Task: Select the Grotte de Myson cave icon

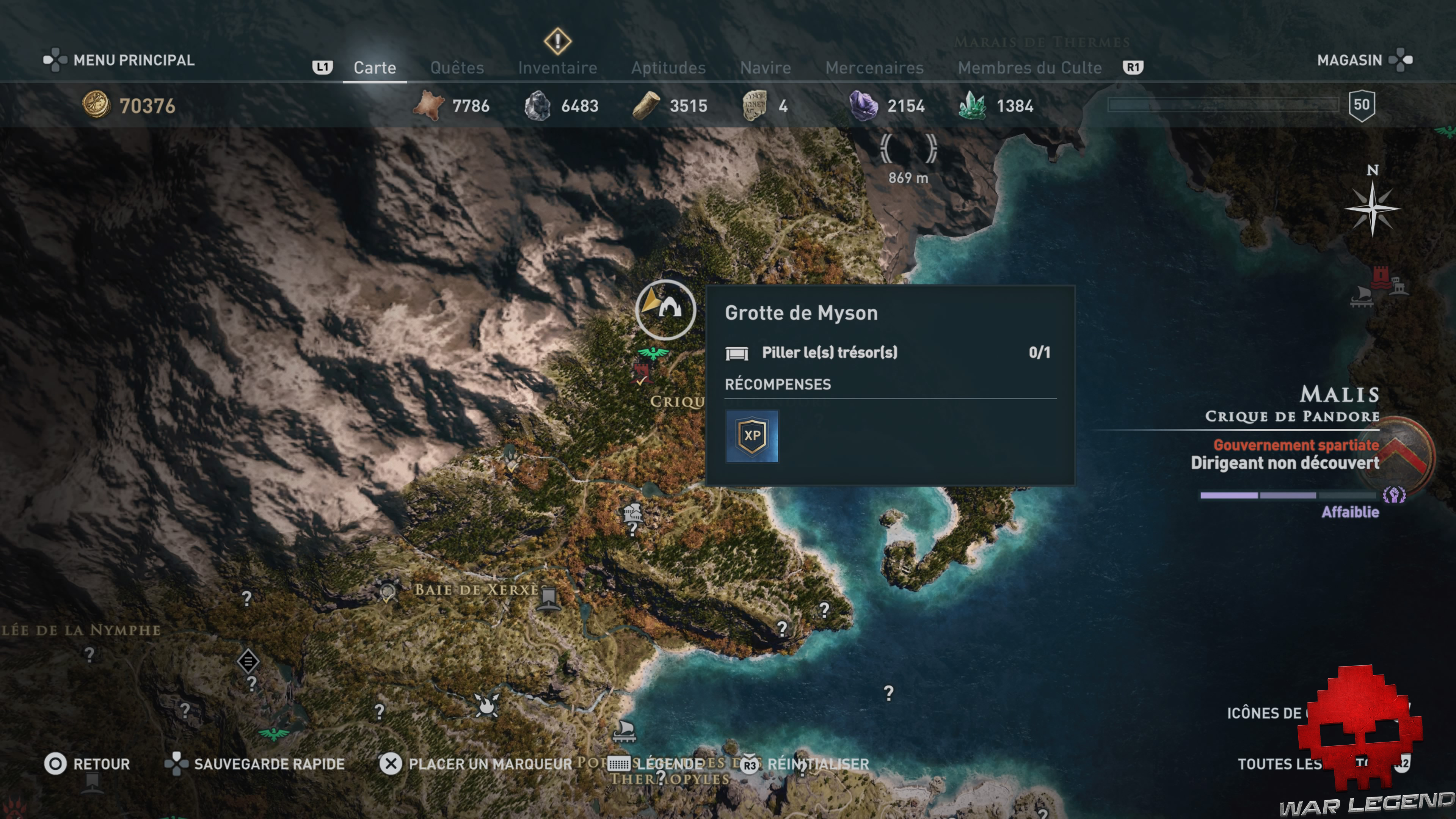Action: [x=665, y=310]
